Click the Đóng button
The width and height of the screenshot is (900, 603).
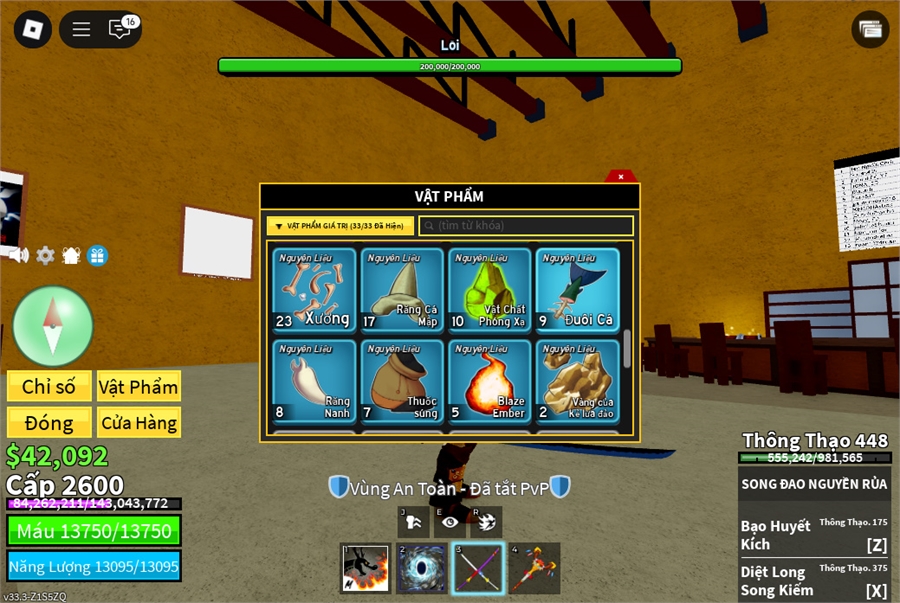[x=49, y=422]
